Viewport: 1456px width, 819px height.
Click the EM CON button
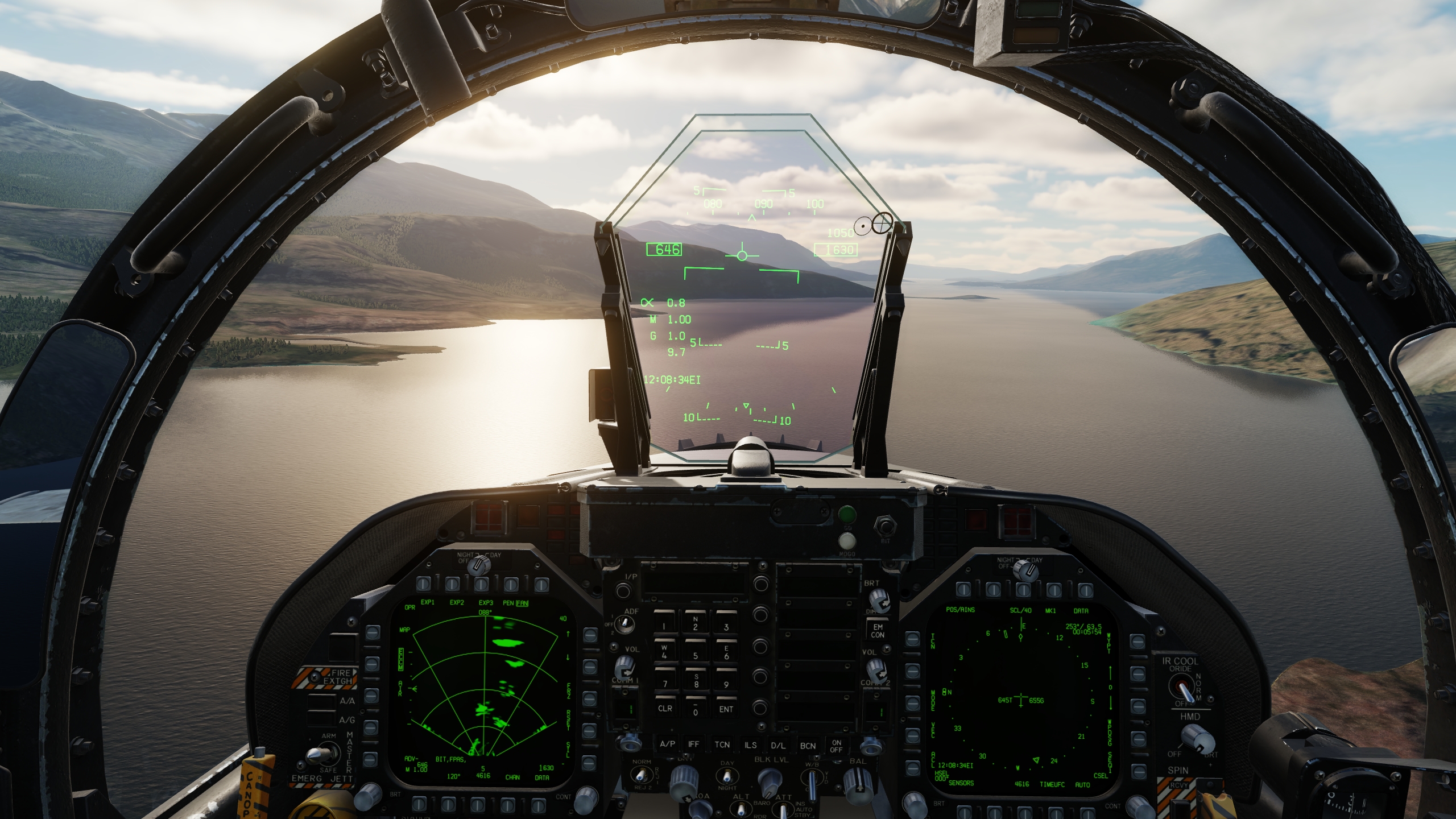(878, 630)
